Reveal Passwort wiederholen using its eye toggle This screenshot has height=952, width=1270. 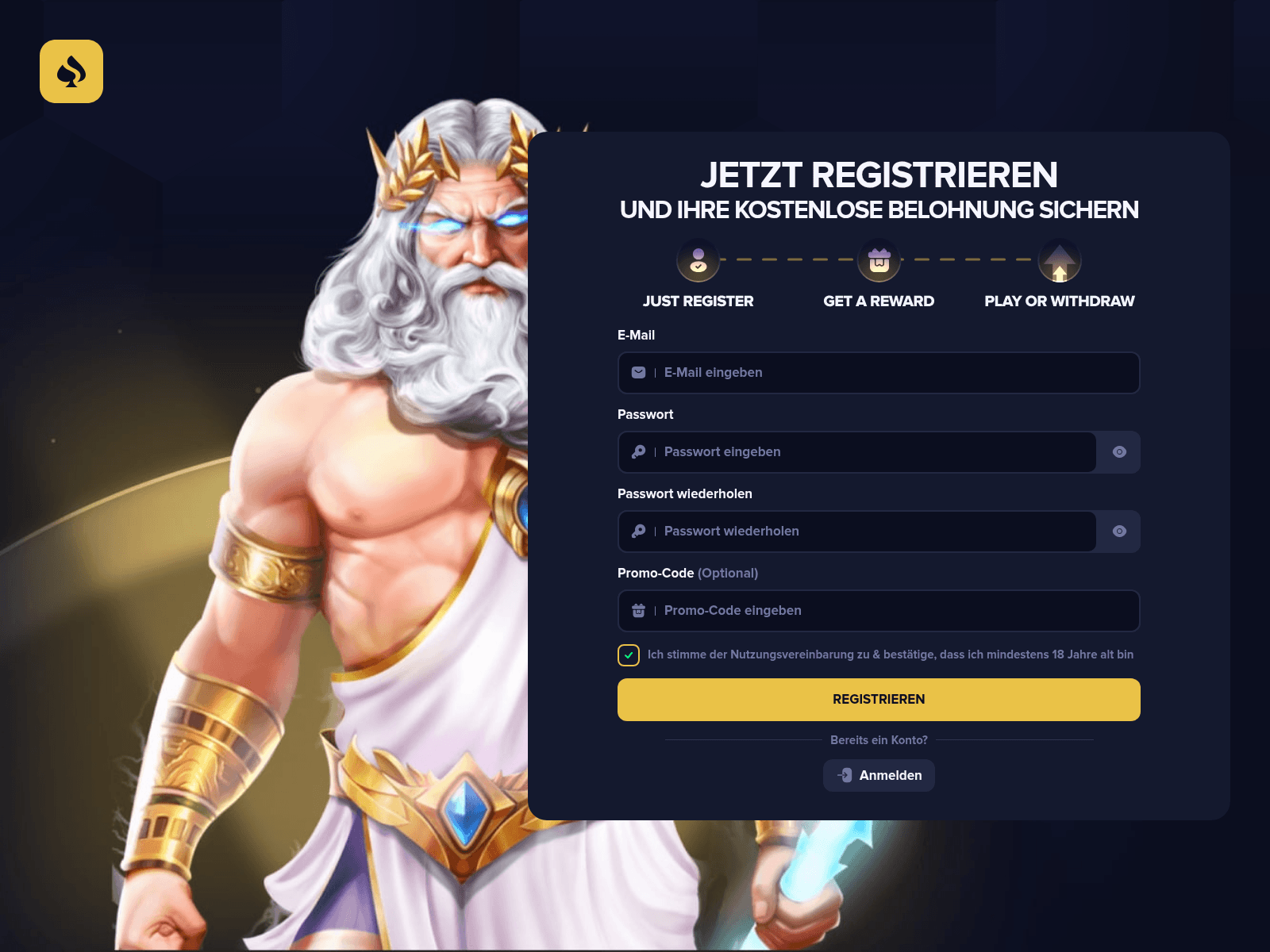1119,532
